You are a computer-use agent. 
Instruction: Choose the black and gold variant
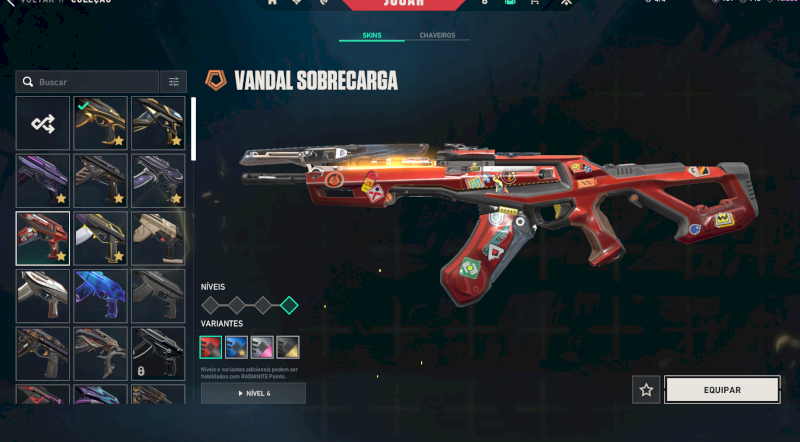coord(288,347)
